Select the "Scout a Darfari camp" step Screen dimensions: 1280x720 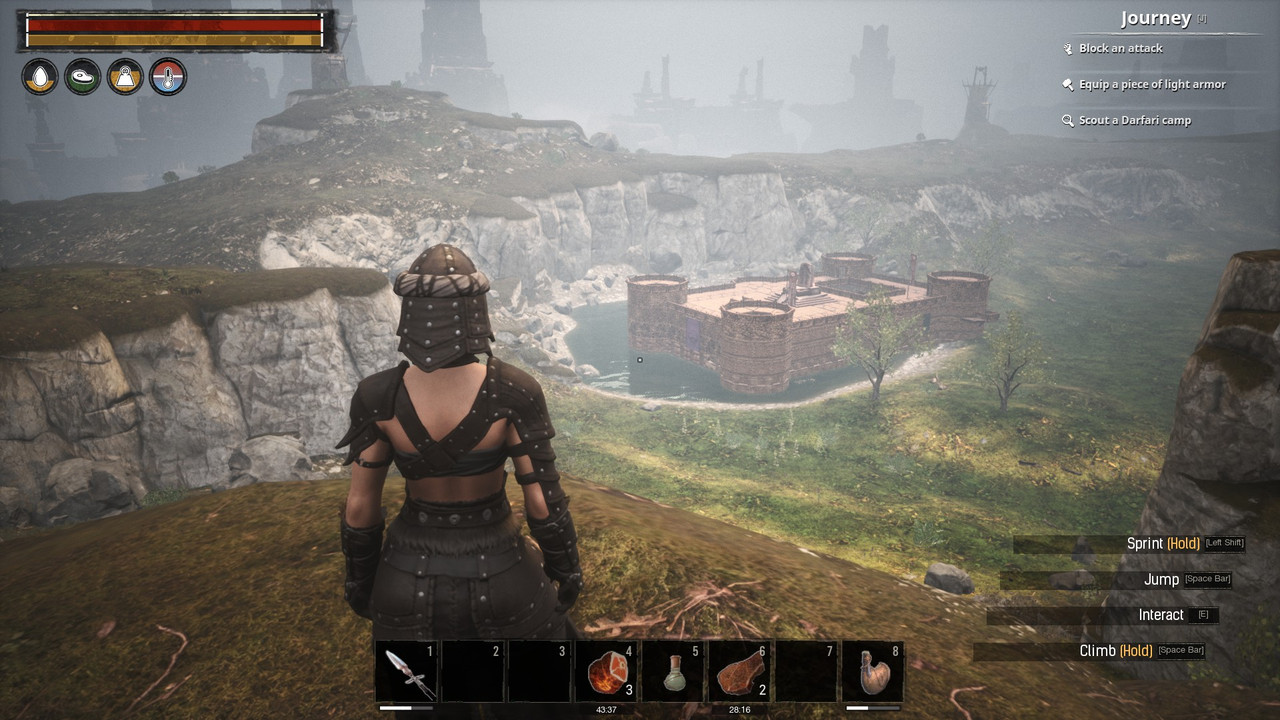[1134, 120]
